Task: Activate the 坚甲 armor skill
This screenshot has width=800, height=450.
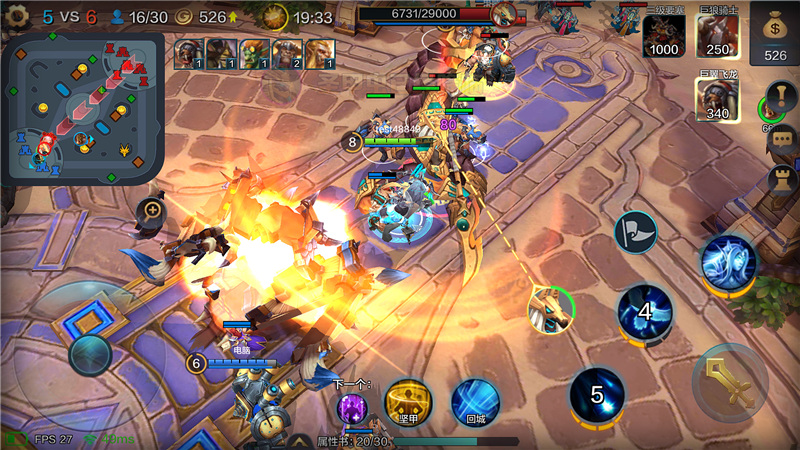Action: tap(408, 402)
